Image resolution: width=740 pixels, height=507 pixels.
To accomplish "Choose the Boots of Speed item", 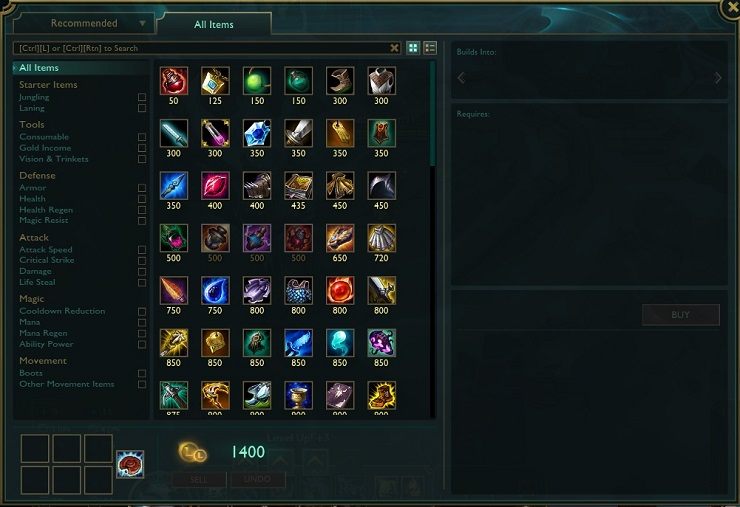I will click(x=340, y=81).
